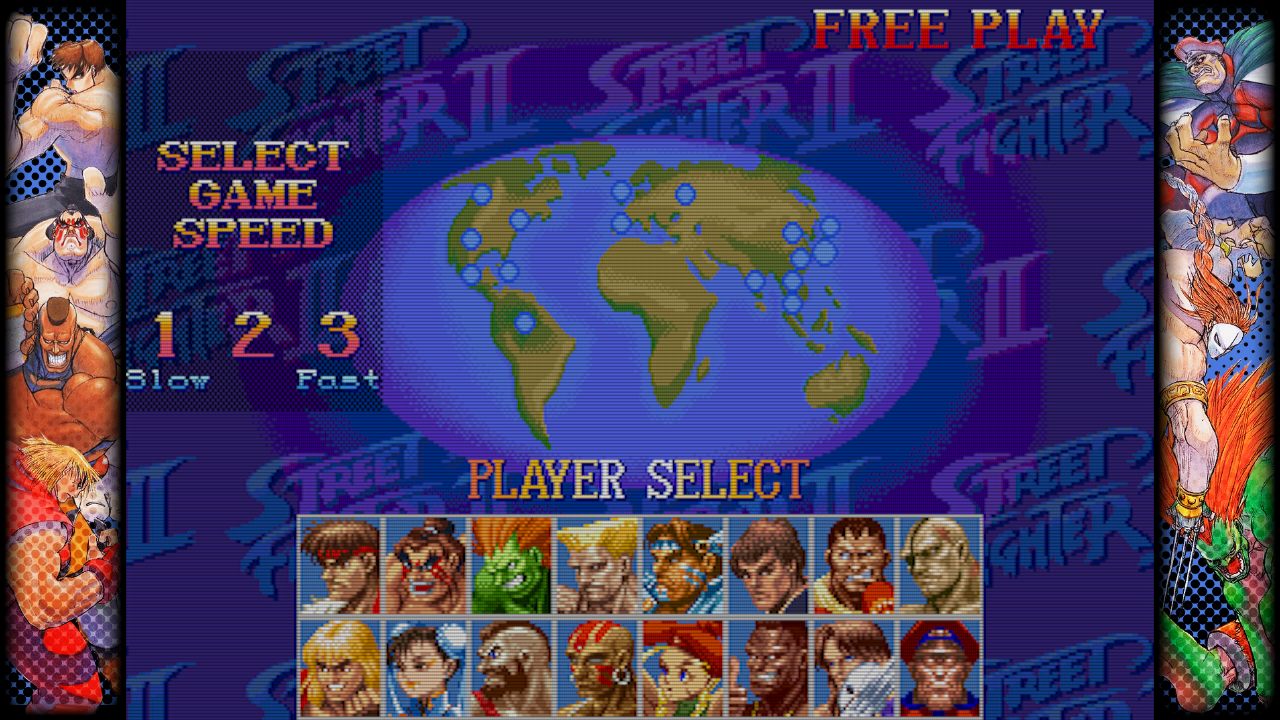
Task: Choose game speed 2
Action: pyautogui.click(x=252, y=336)
